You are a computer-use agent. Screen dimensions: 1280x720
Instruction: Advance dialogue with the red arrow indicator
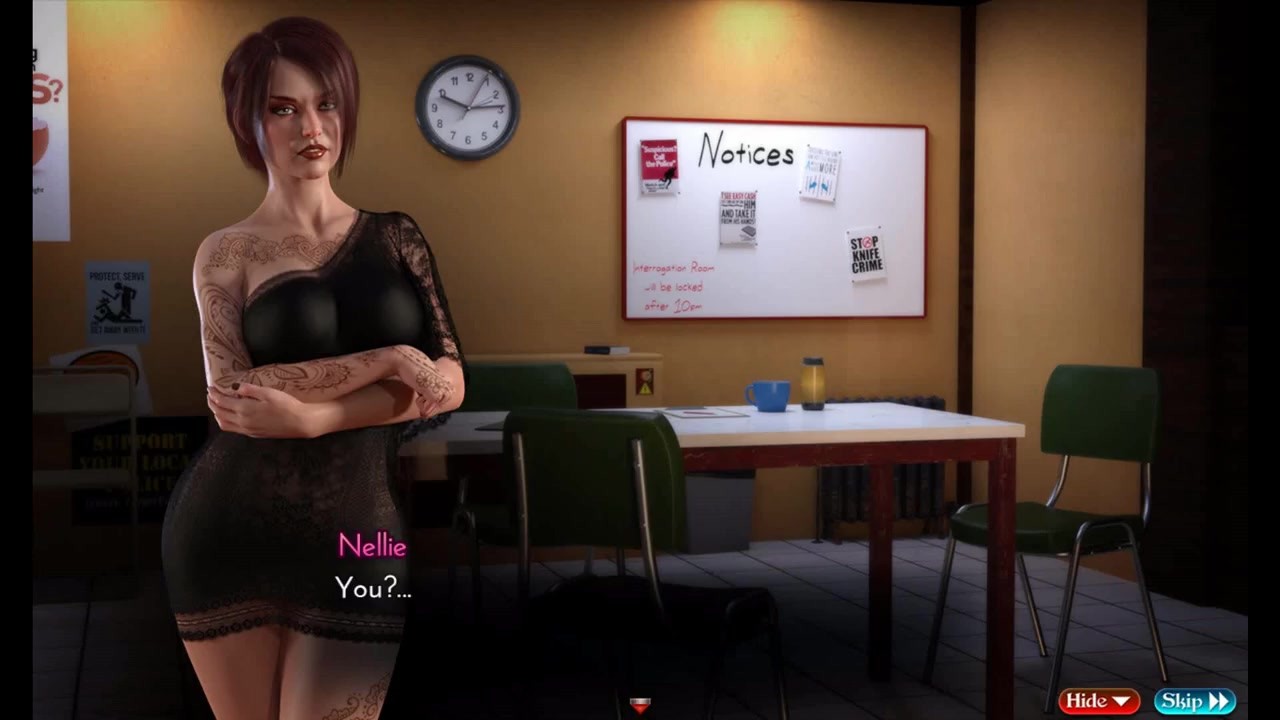(x=640, y=706)
